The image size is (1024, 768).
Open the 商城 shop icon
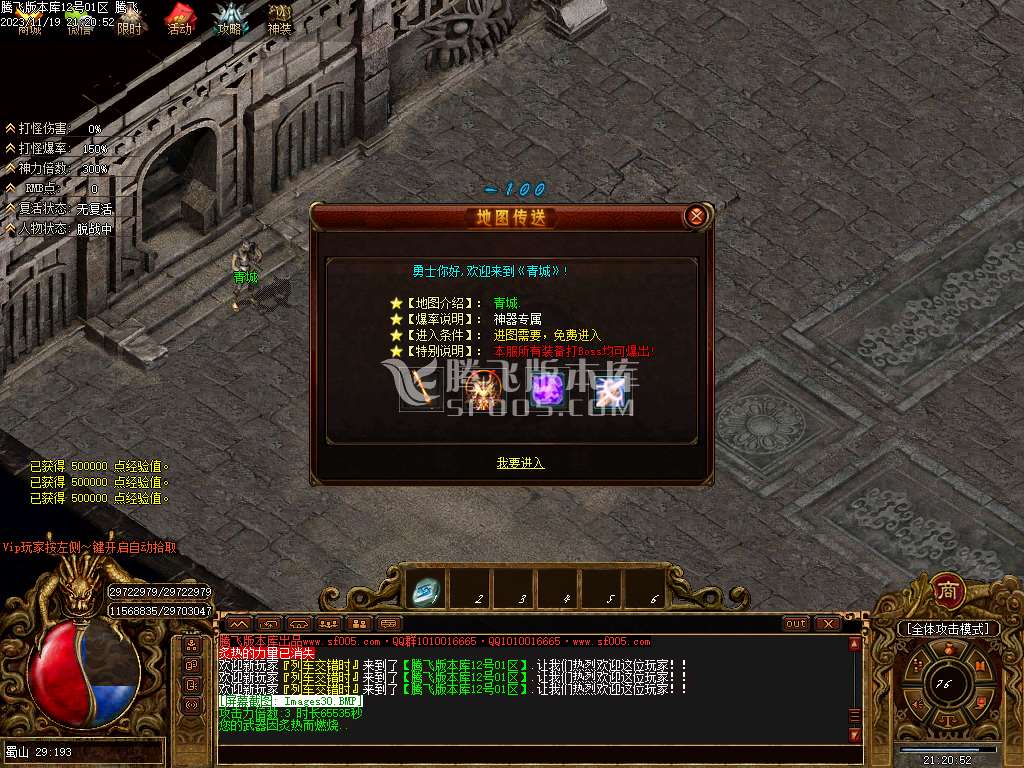pos(30,20)
